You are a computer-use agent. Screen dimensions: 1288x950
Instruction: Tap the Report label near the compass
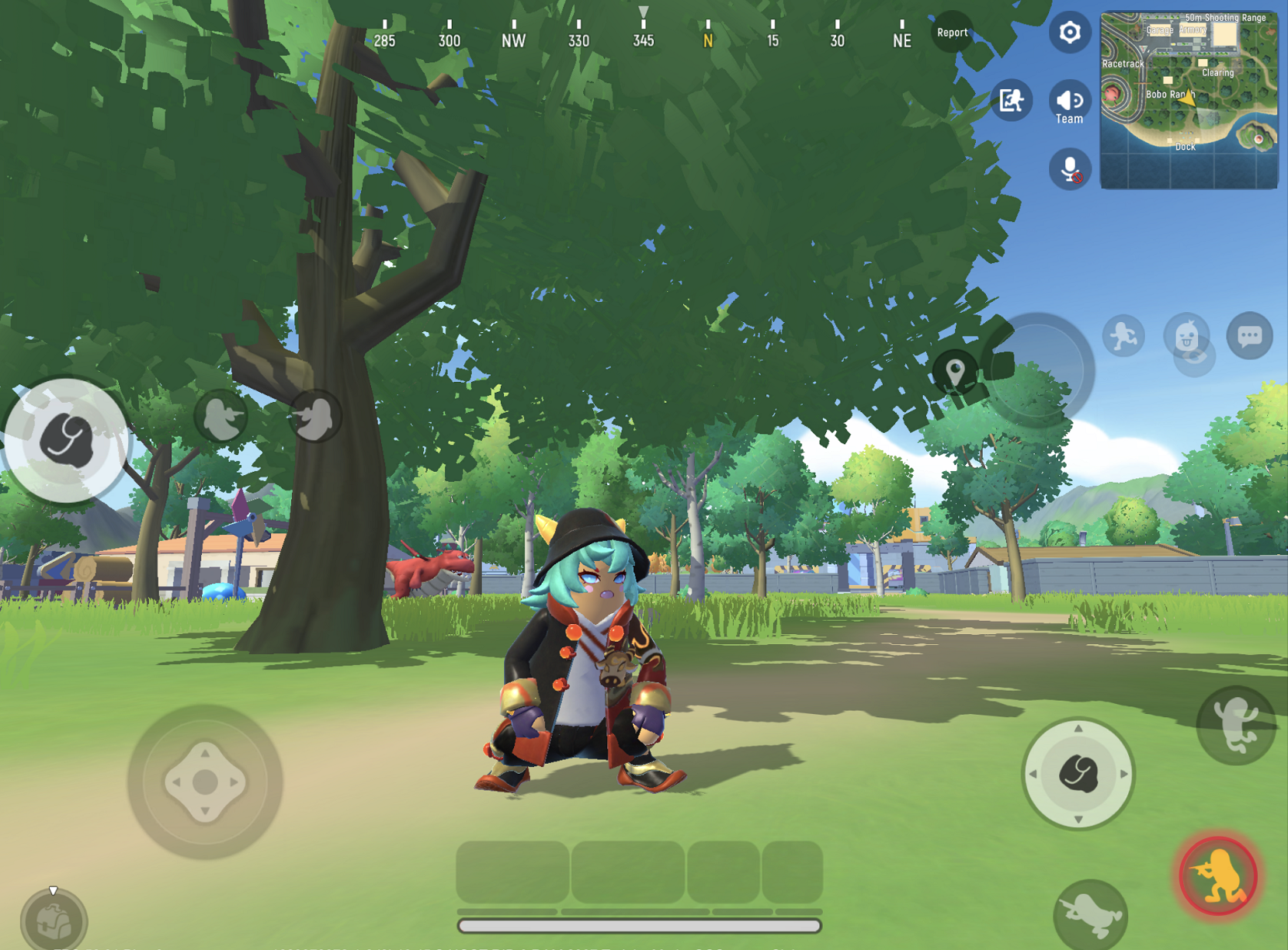click(952, 33)
